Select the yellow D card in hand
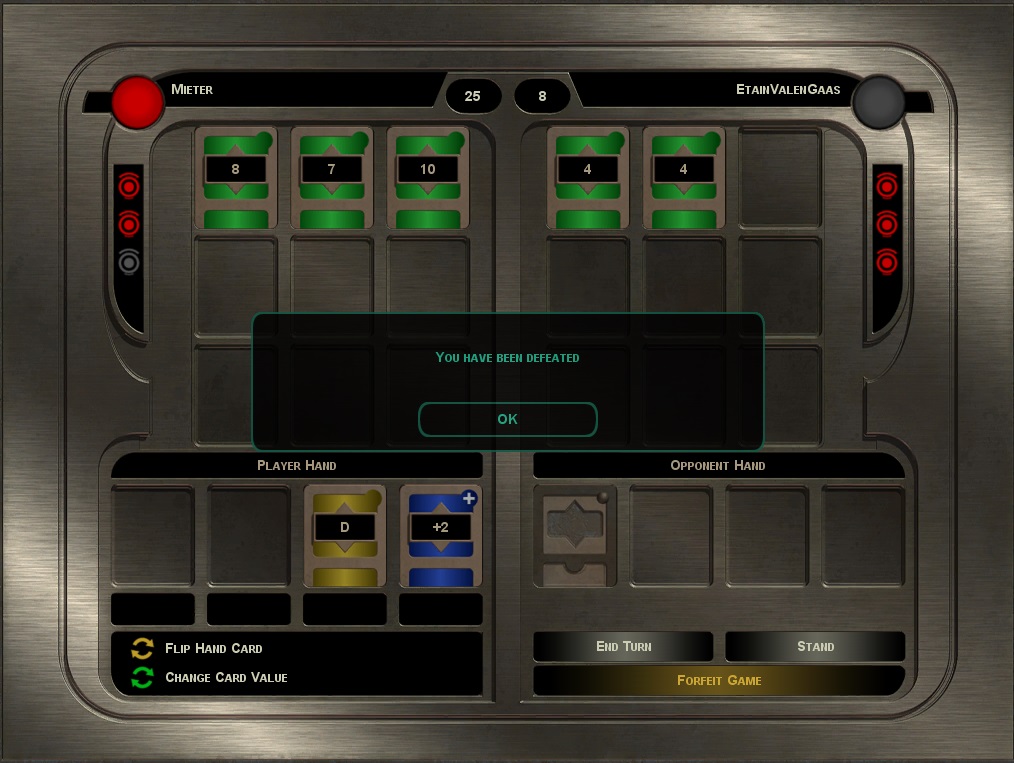The image size is (1014, 763). point(345,536)
